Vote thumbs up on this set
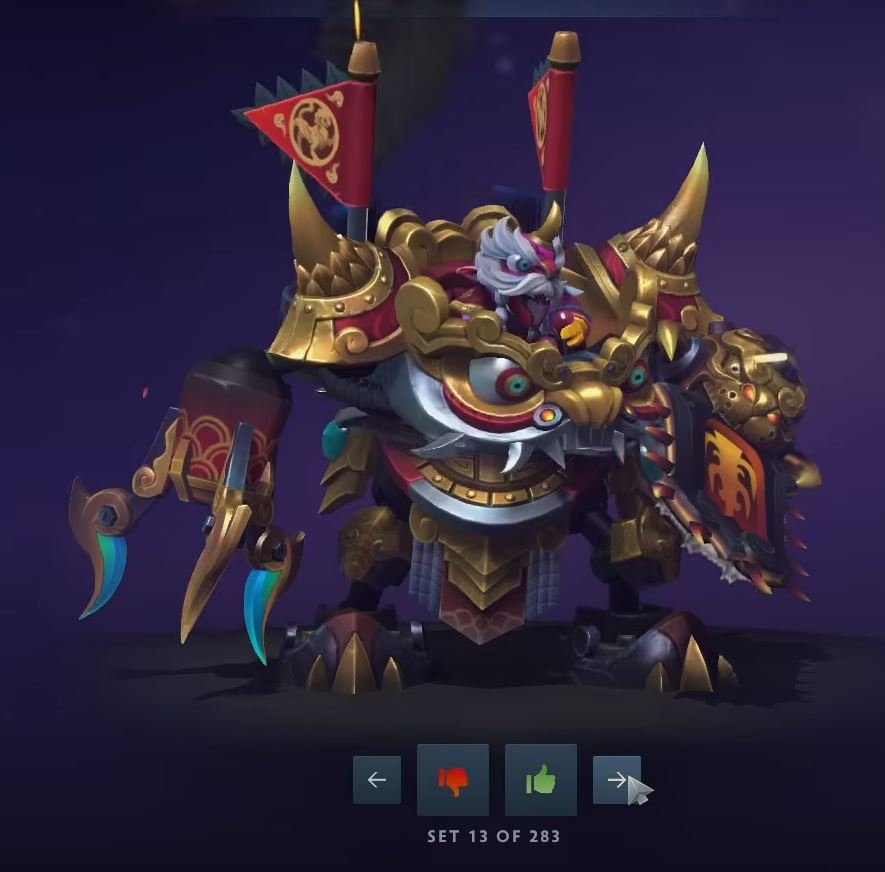885x872 pixels. coord(541,780)
